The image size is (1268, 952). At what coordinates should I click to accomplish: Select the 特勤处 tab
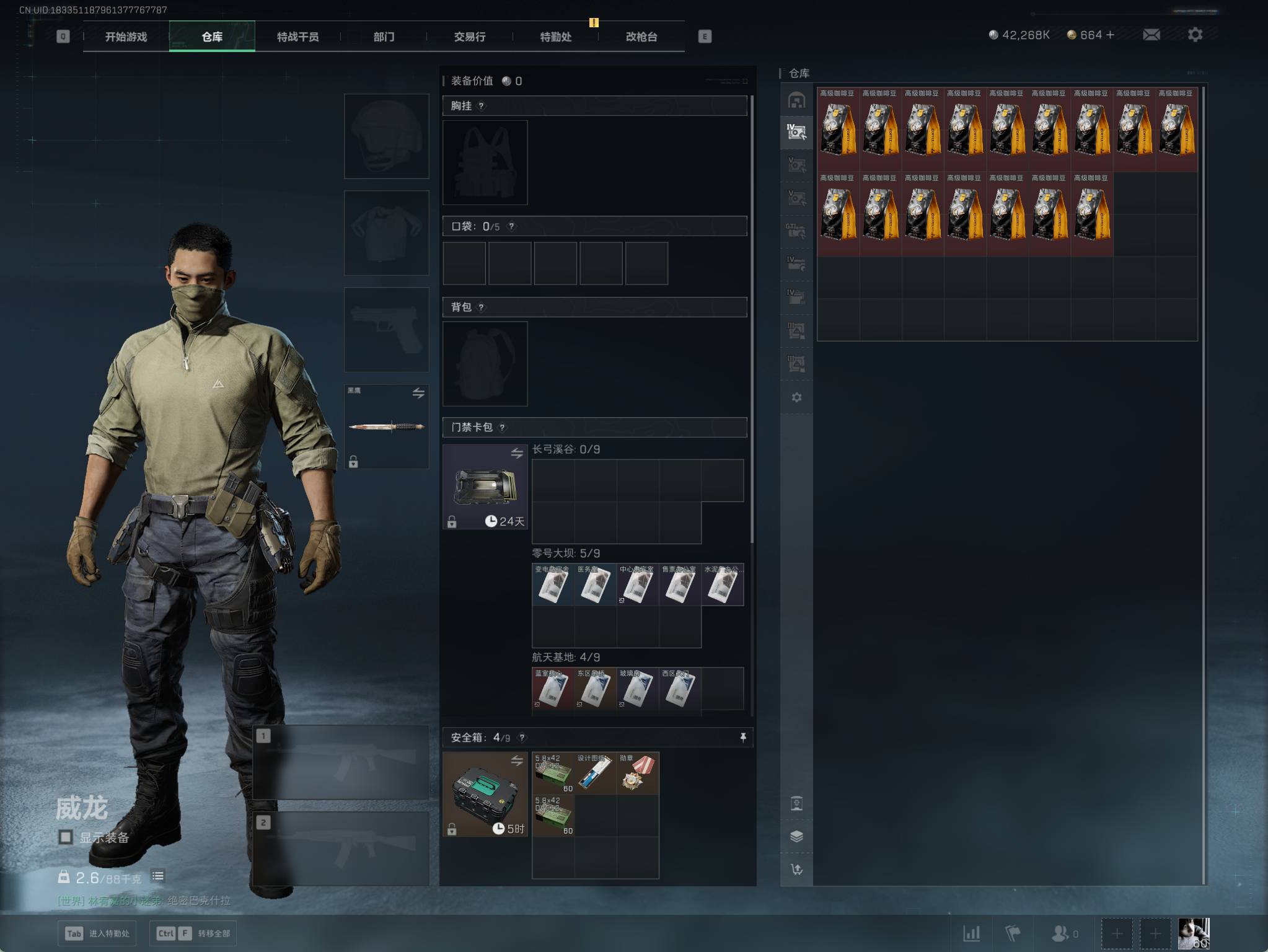coord(555,37)
